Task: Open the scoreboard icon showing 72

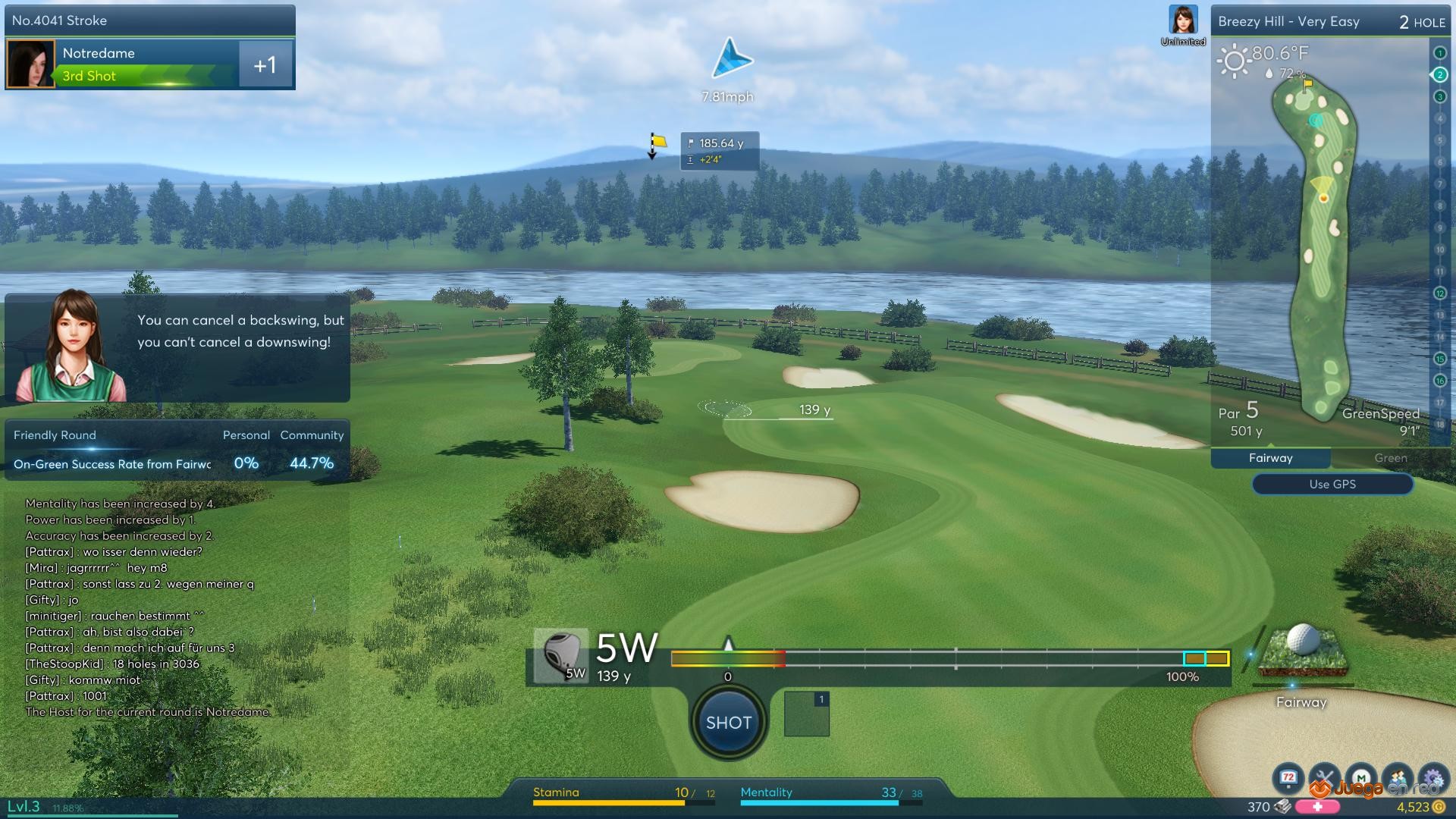Action: click(1288, 777)
